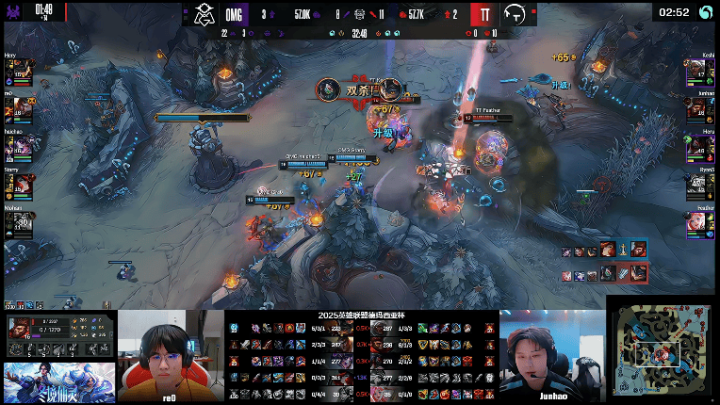
Task: Click the OMG team logo on scoreboard
Action: tap(205, 14)
